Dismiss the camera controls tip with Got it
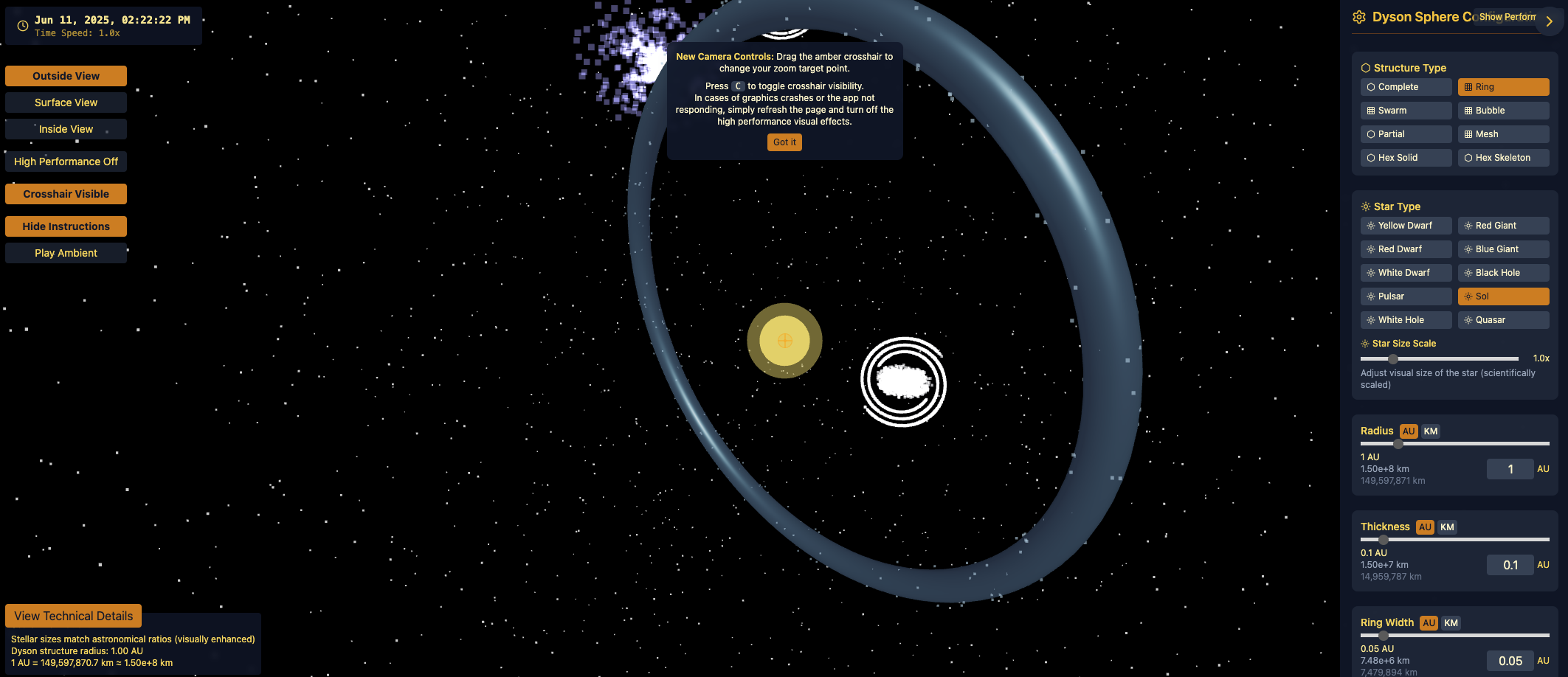Screen dimensions: 1568x677 [784, 142]
